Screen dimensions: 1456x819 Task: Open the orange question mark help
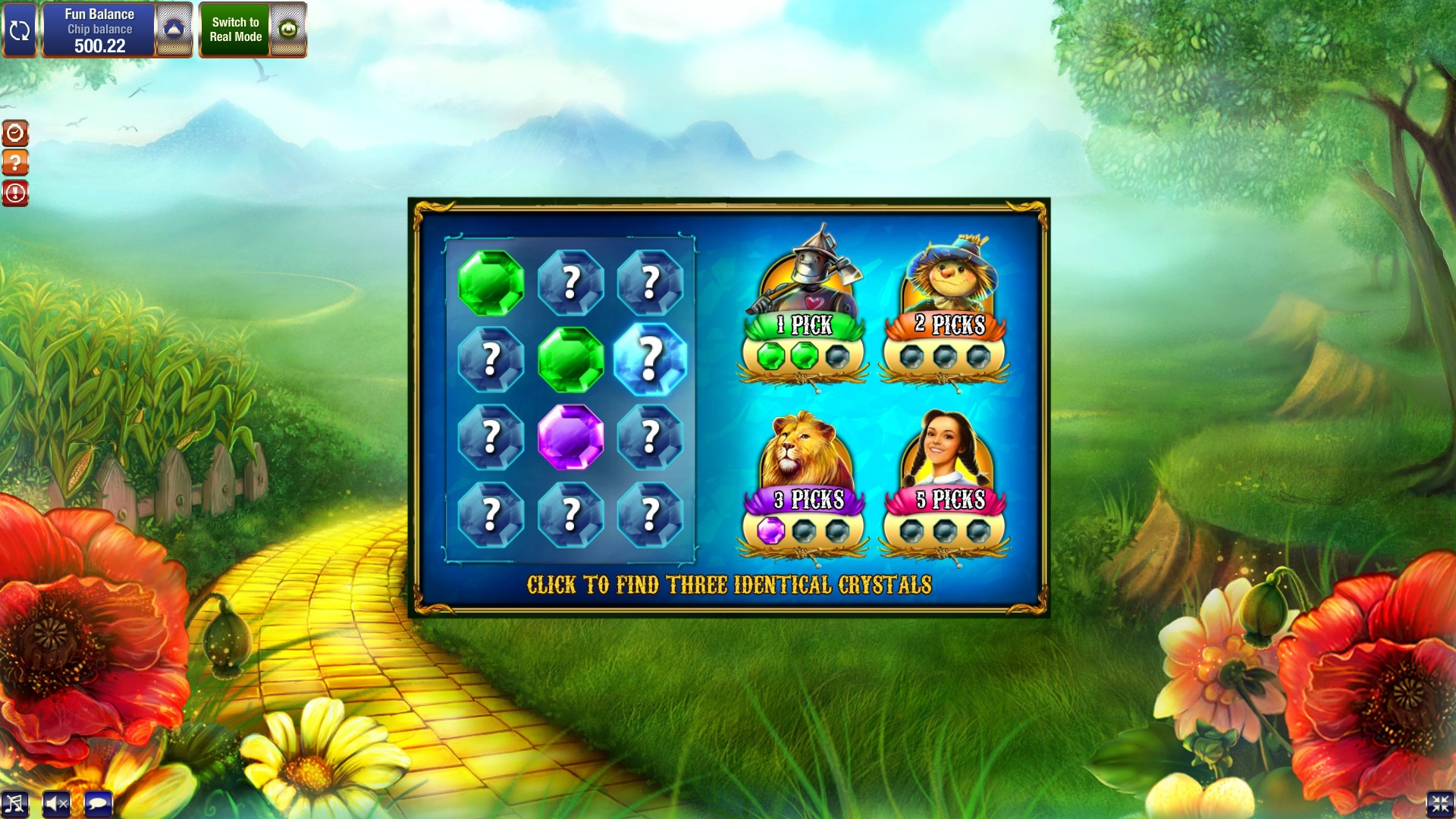(x=15, y=163)
